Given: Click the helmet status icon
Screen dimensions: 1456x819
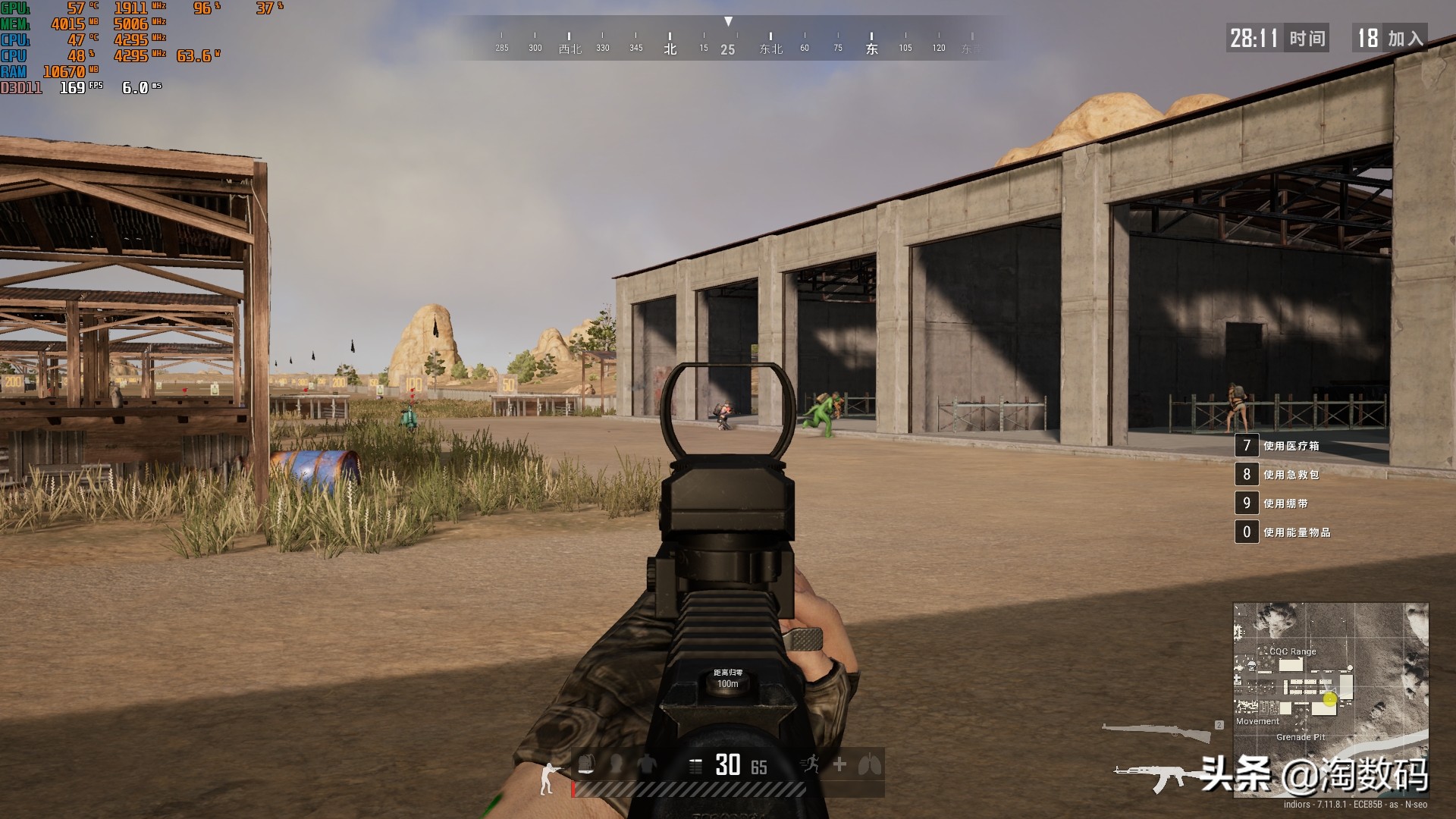Looking at the screenshot, I should (x=617, y=764).
